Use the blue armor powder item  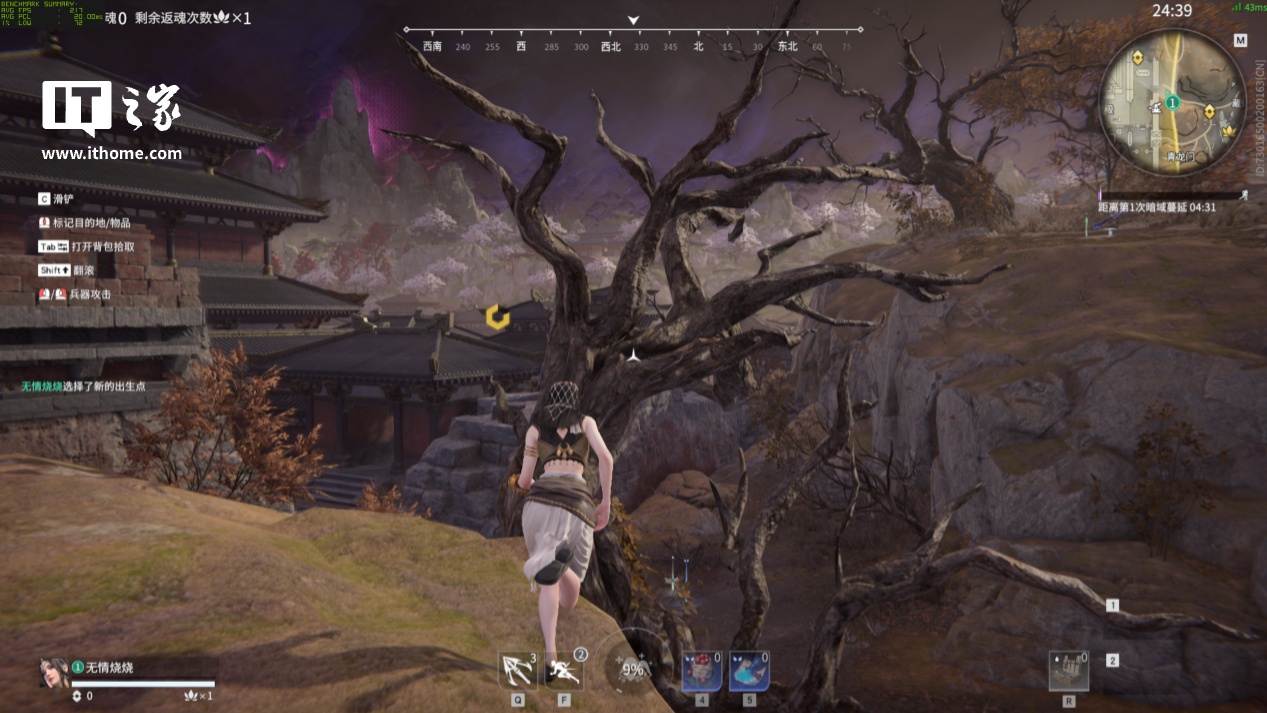point(748,671)
